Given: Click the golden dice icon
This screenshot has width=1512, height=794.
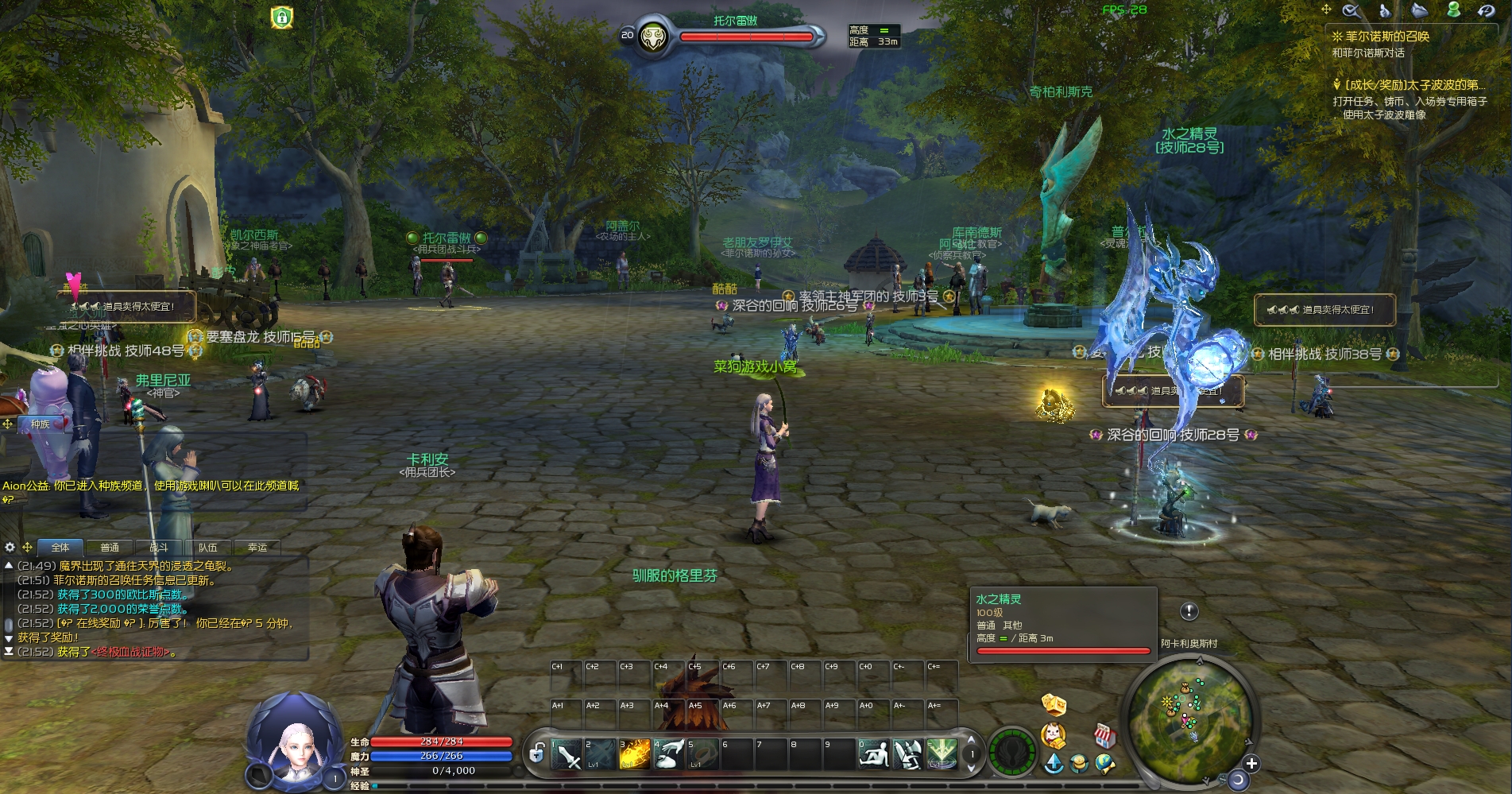Looking at the screenshot, I should pos(1054,705).
